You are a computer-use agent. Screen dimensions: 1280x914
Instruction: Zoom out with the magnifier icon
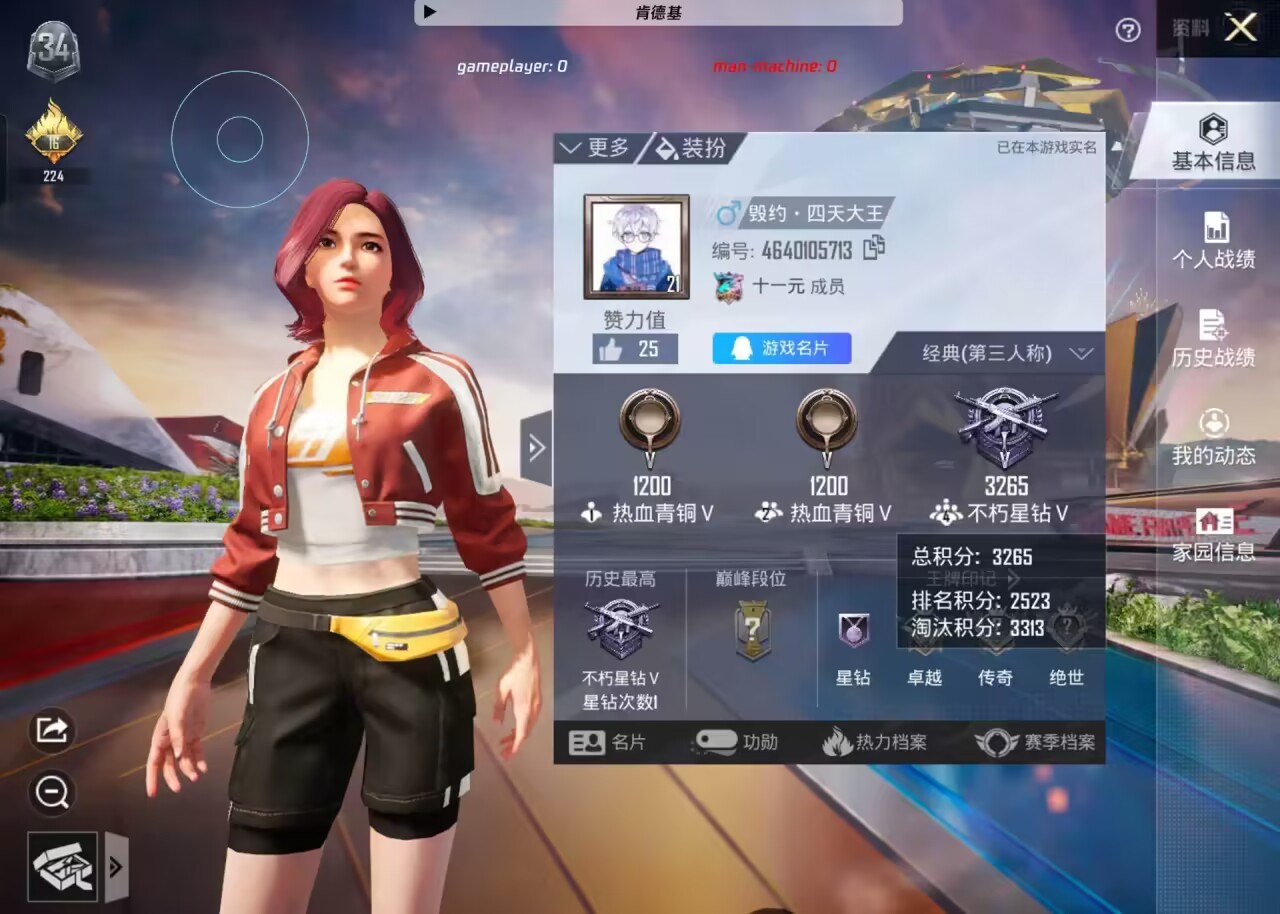(x=52, y=793)
